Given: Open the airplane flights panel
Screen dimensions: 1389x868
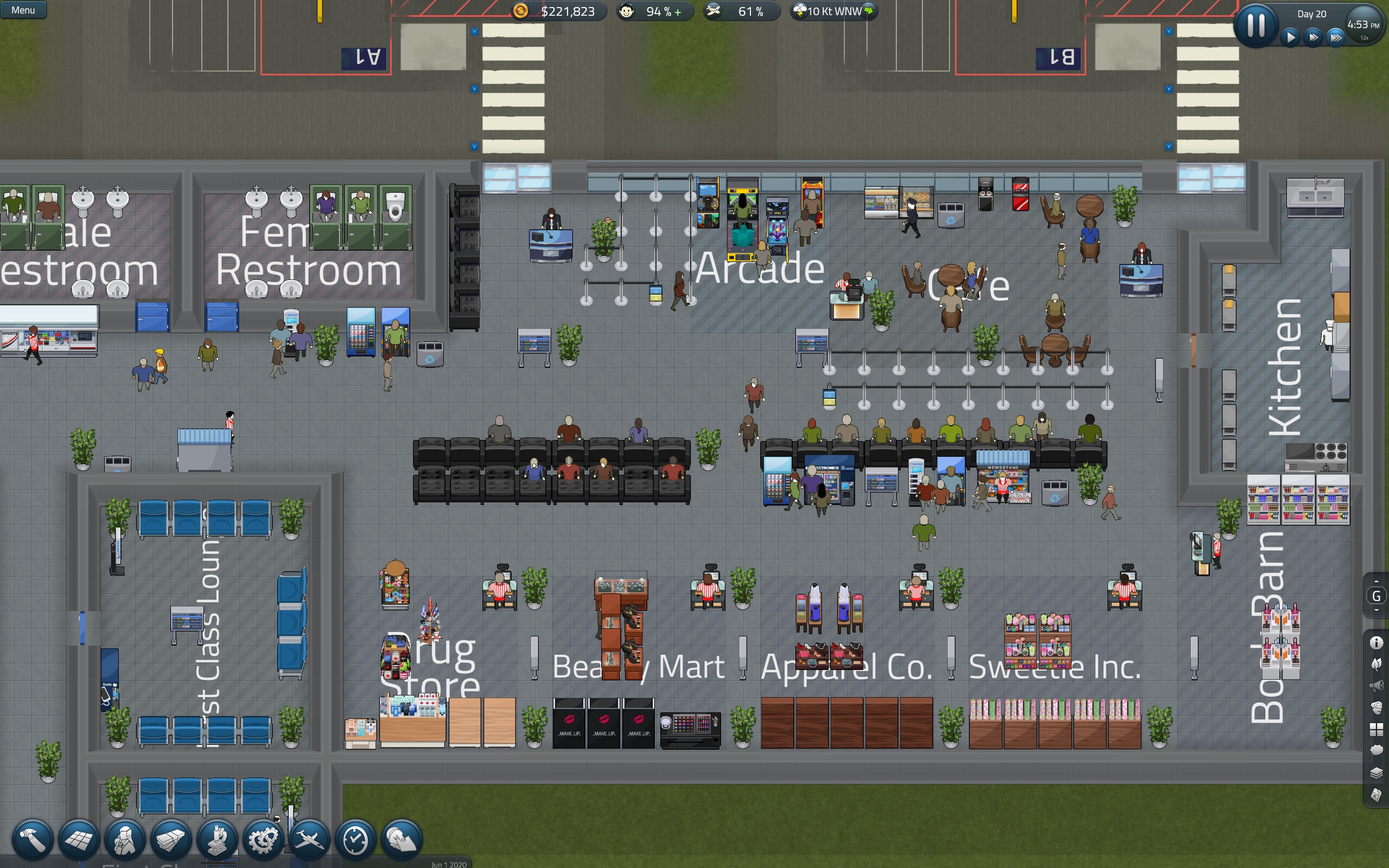Looking at the screenshot, I should [309, 840].
